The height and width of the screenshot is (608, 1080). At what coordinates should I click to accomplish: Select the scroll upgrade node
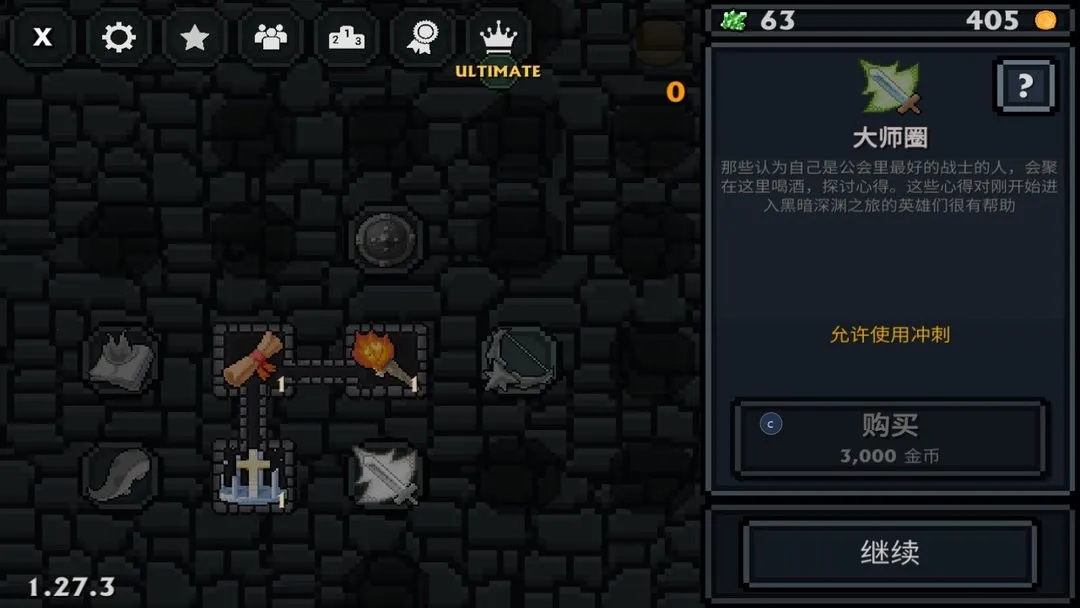pos(253,359)
